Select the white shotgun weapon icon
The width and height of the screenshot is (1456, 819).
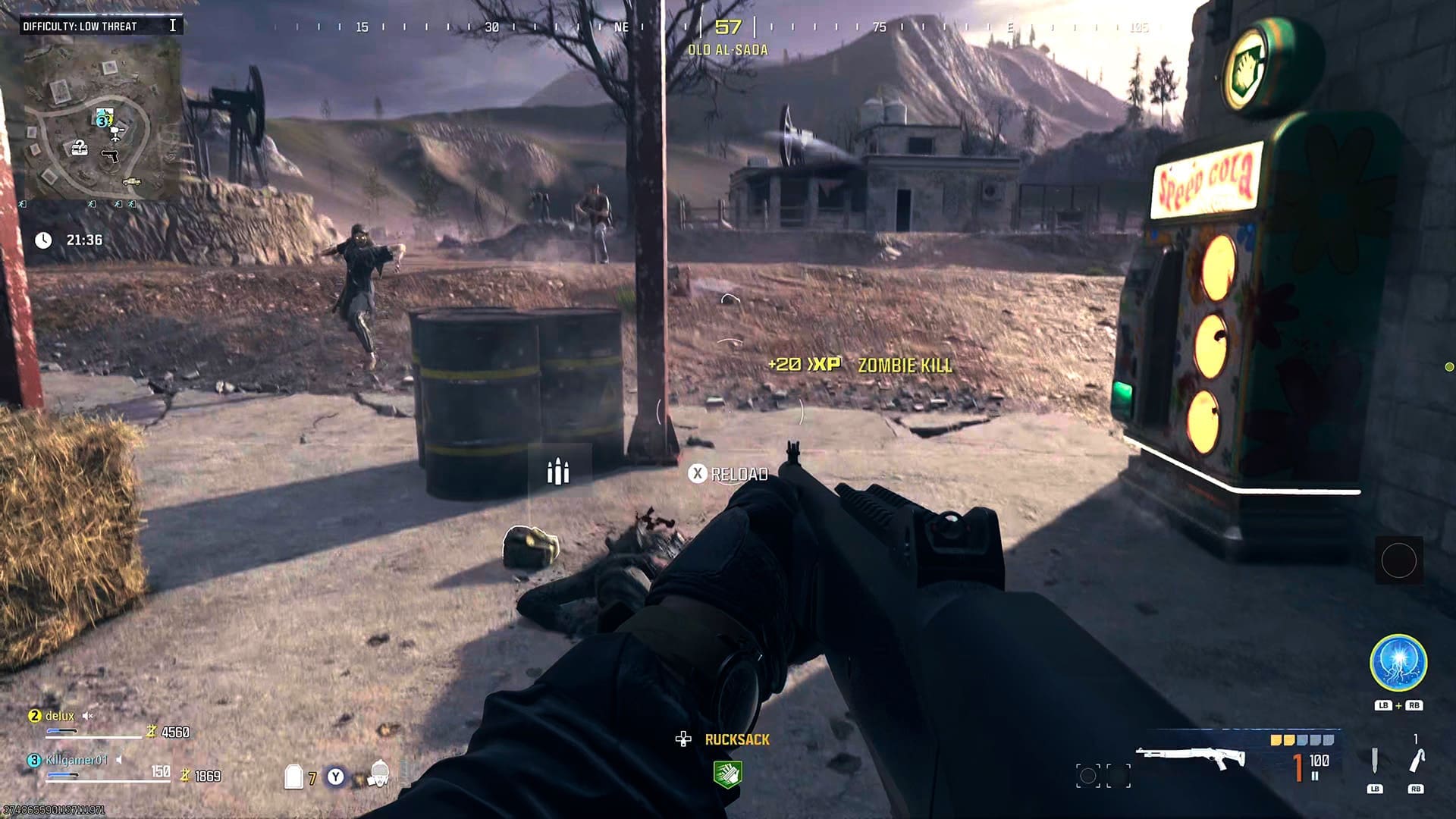click(x=1190, y=758)
